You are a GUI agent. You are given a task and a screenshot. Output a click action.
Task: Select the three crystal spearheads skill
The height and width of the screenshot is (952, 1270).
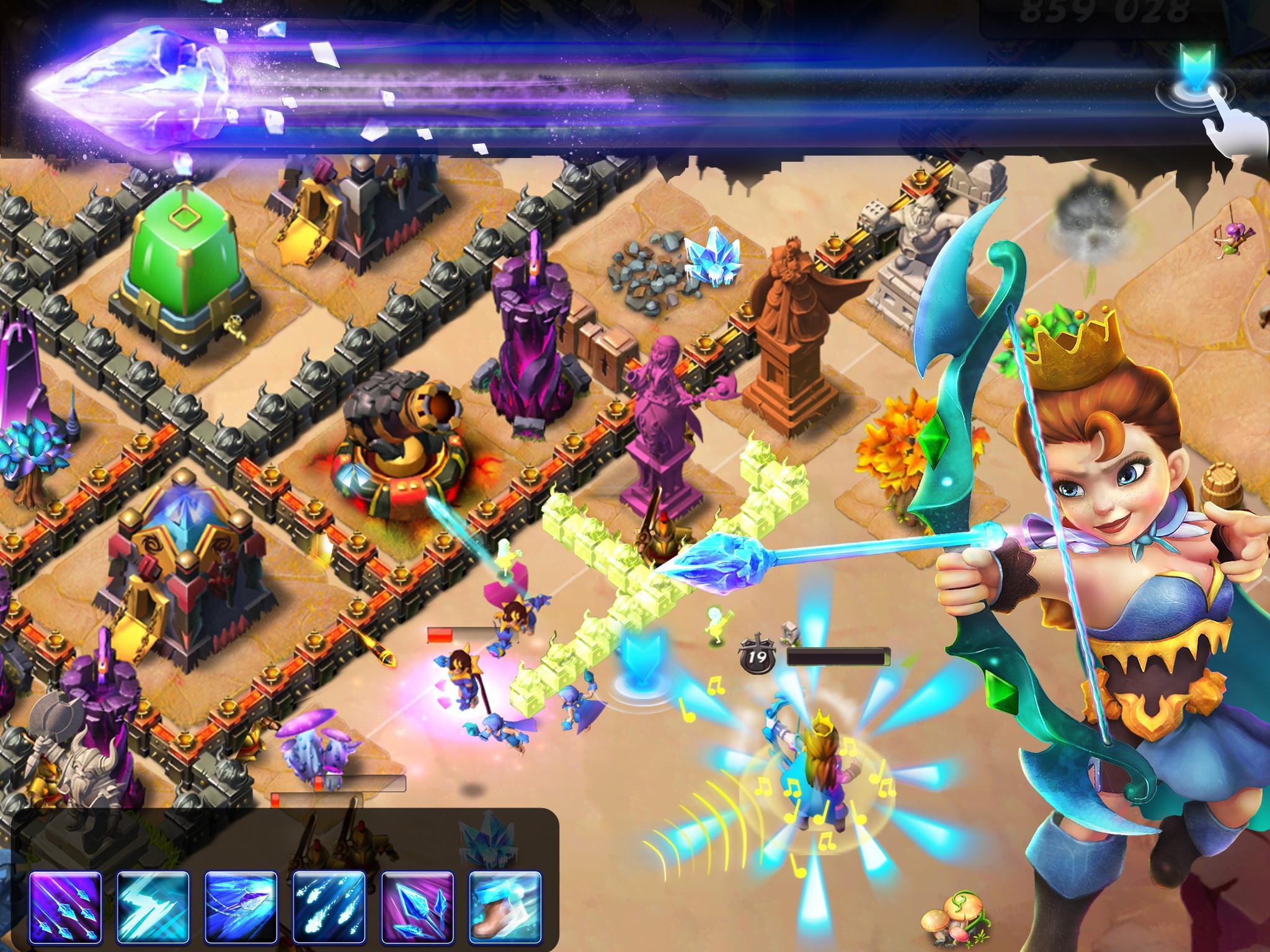[x=417, y=906]
